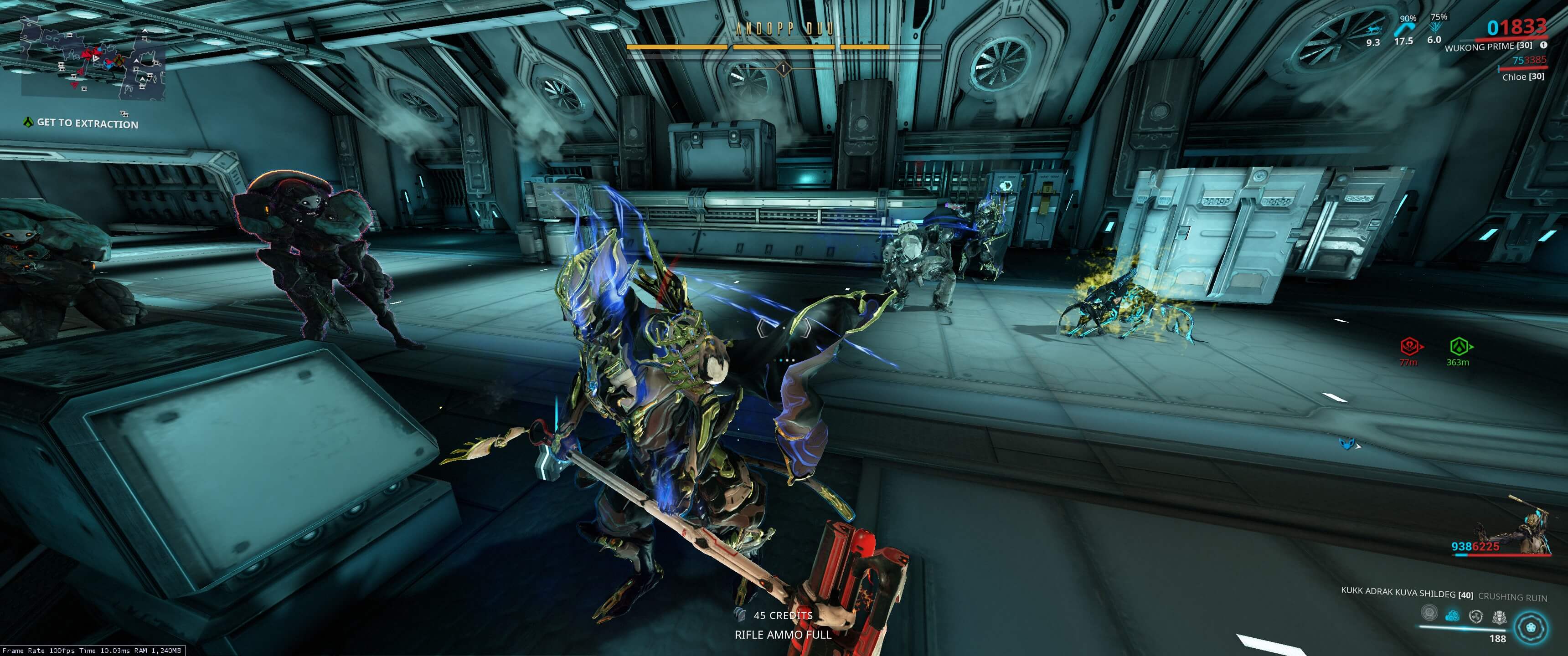Inspect the 75% spiked crest buff
This screenshot has height=656, width=1568.
(x=1435, y=27)
